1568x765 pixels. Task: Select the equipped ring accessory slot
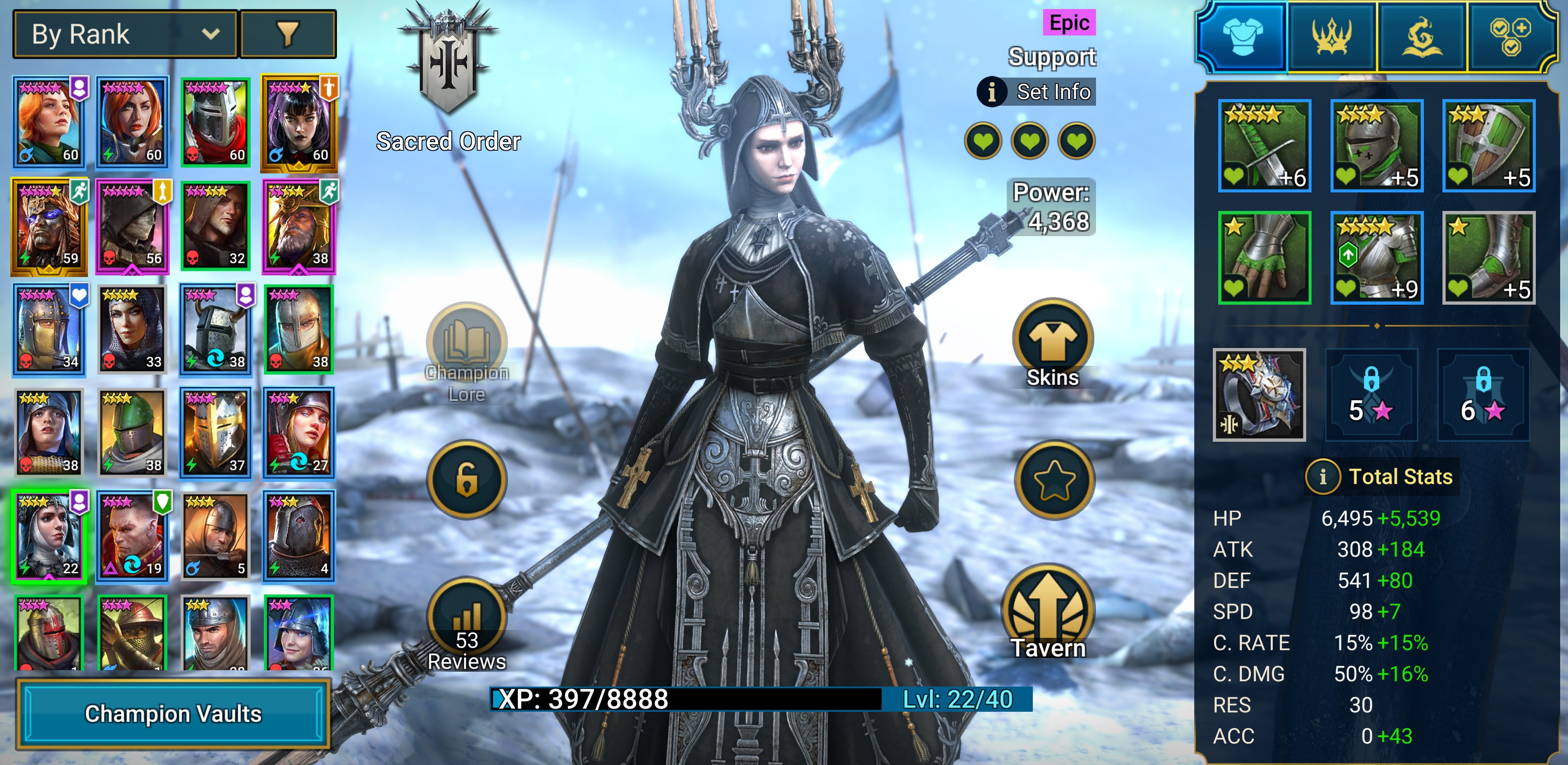(1259, 394)
